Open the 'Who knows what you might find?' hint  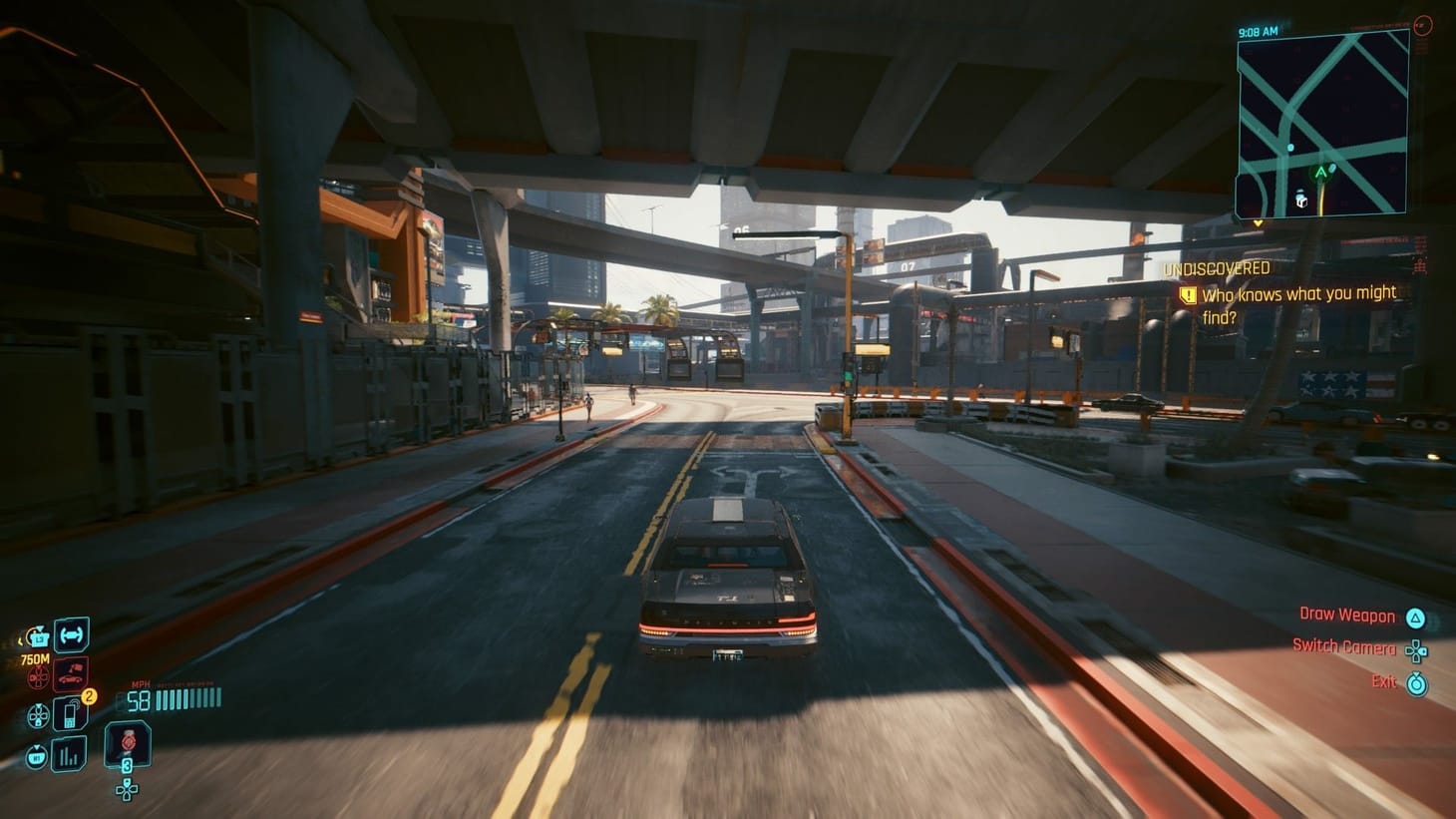[1296, 304]
